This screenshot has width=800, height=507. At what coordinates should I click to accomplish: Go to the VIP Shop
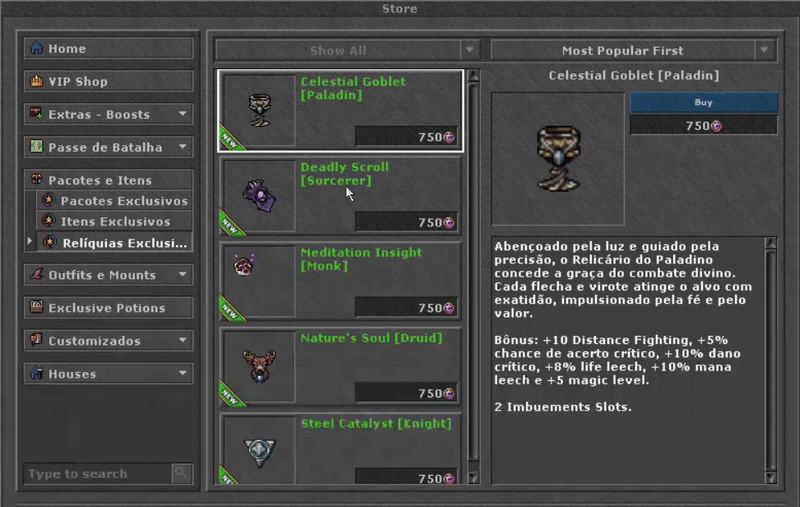(108, 81)
